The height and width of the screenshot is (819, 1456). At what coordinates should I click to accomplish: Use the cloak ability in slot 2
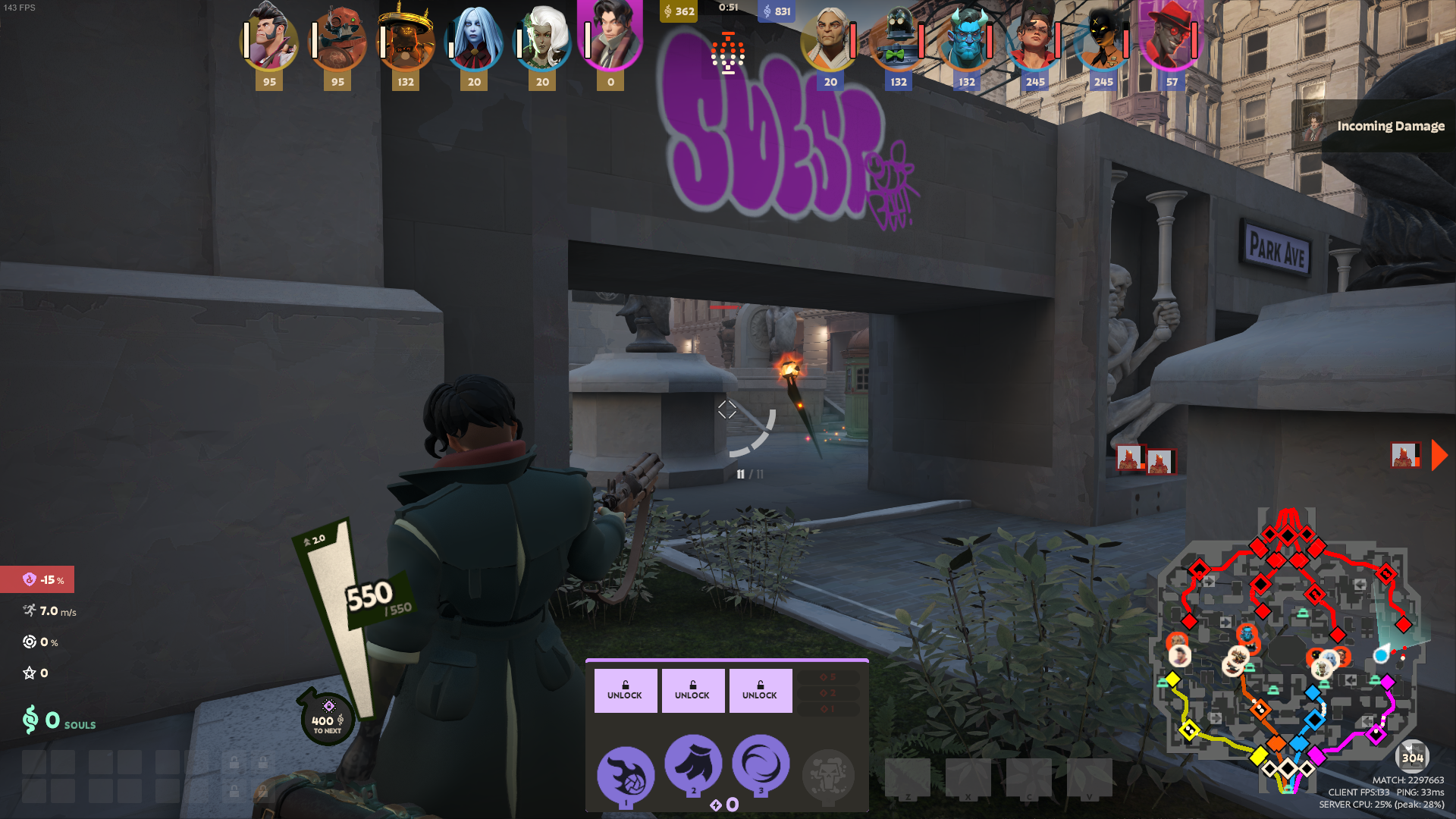(693, 763)
